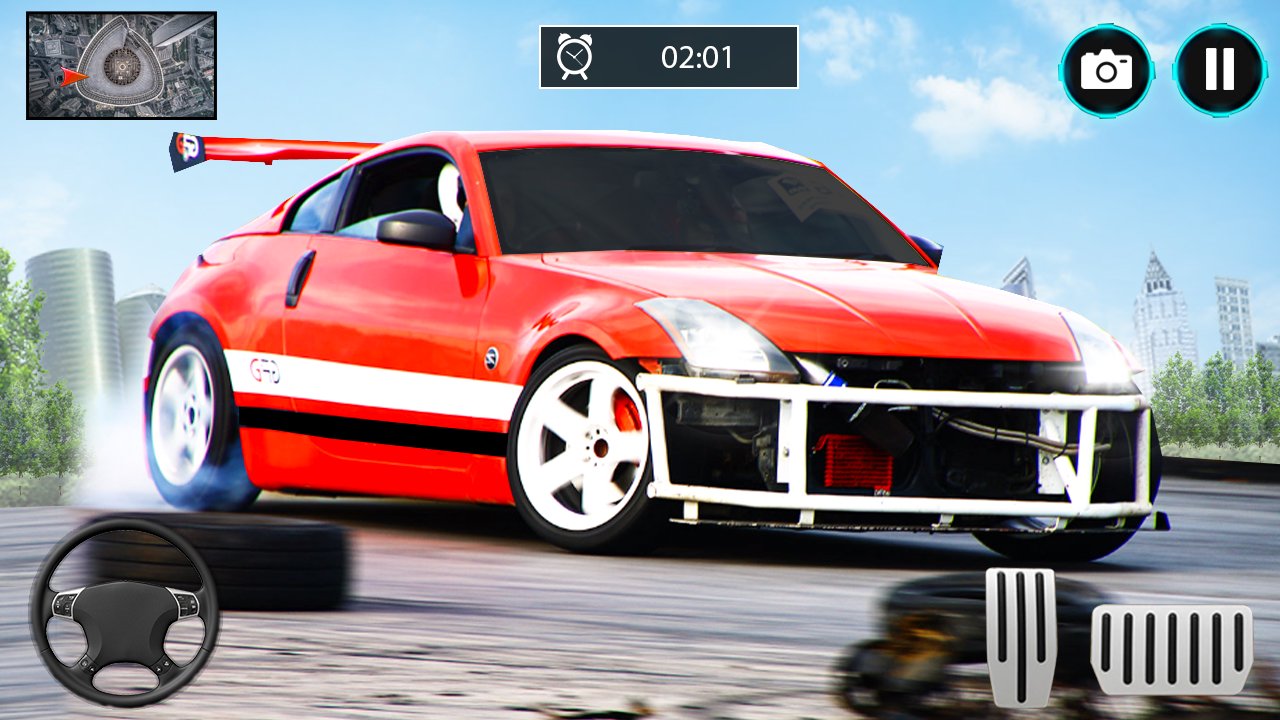Click the left brake pedal icon
Screen dimensions: 1280x720
[x=1018, y=640]
